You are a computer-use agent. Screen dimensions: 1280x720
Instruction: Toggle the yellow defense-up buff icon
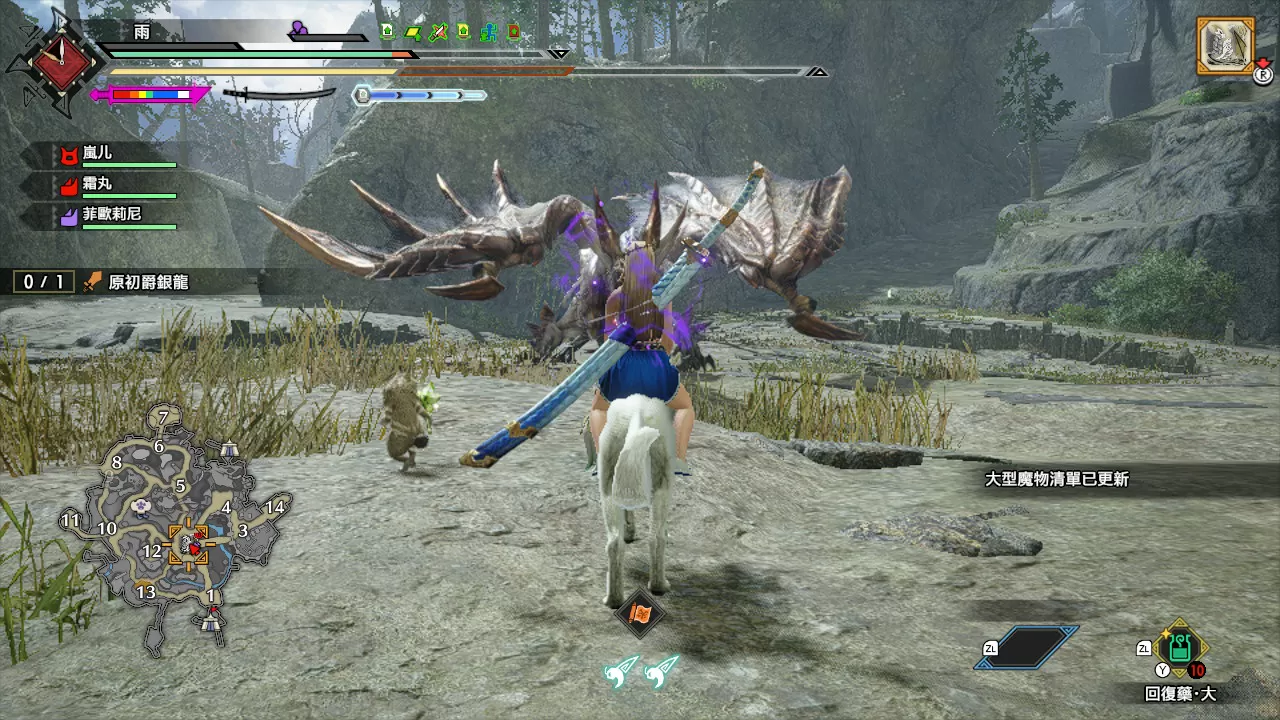click(463, 33)
